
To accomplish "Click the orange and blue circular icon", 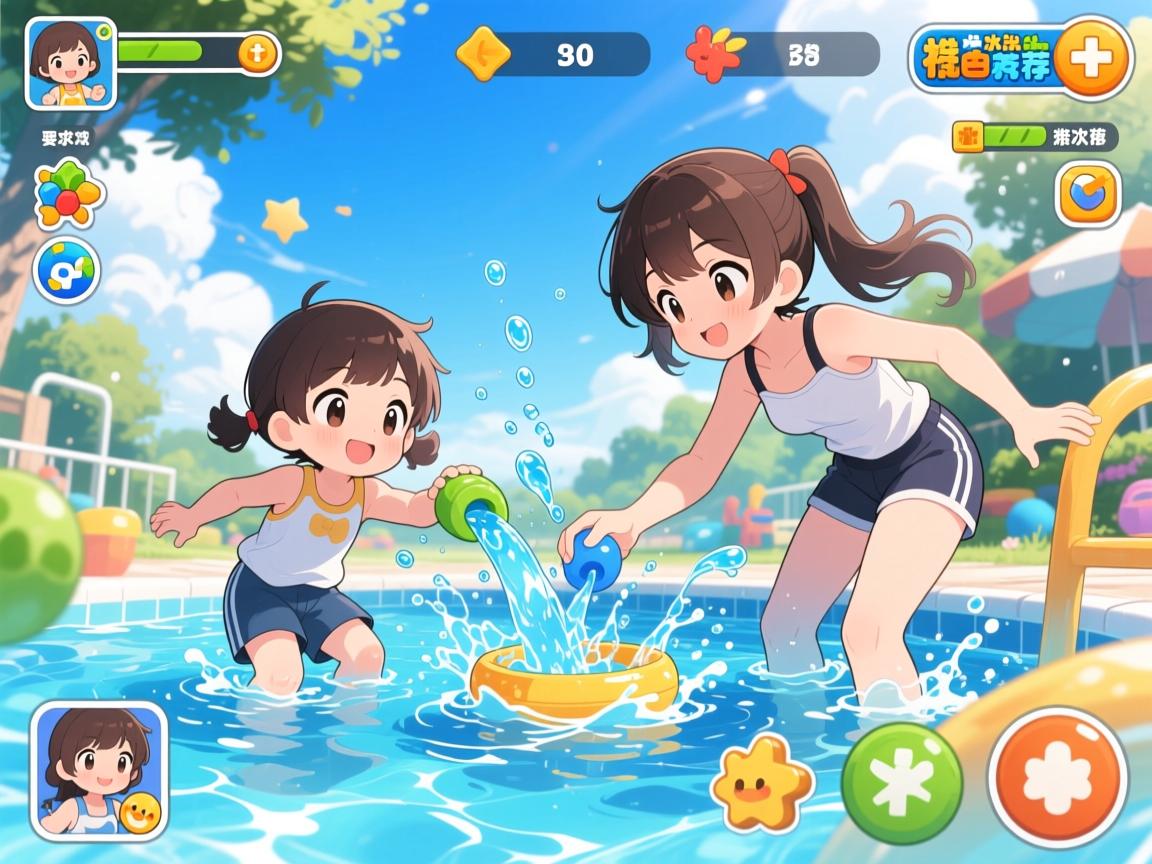I will (x=1088, y=193).
